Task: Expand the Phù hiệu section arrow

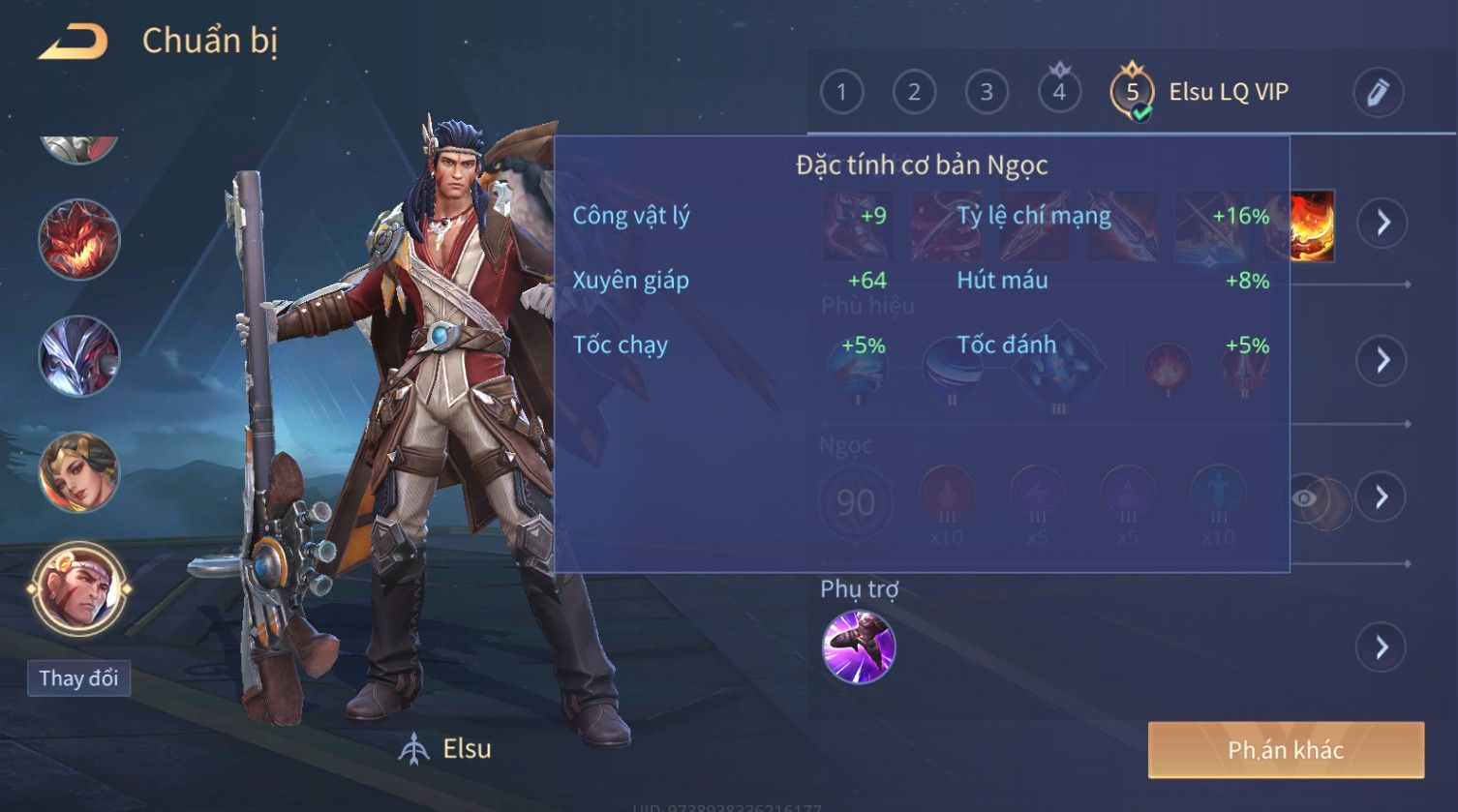Action: click(x=1382, y=360)
